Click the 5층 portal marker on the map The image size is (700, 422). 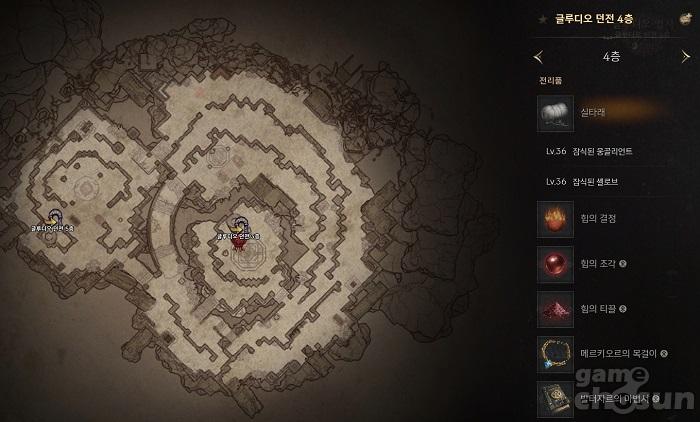coord(54,217)
